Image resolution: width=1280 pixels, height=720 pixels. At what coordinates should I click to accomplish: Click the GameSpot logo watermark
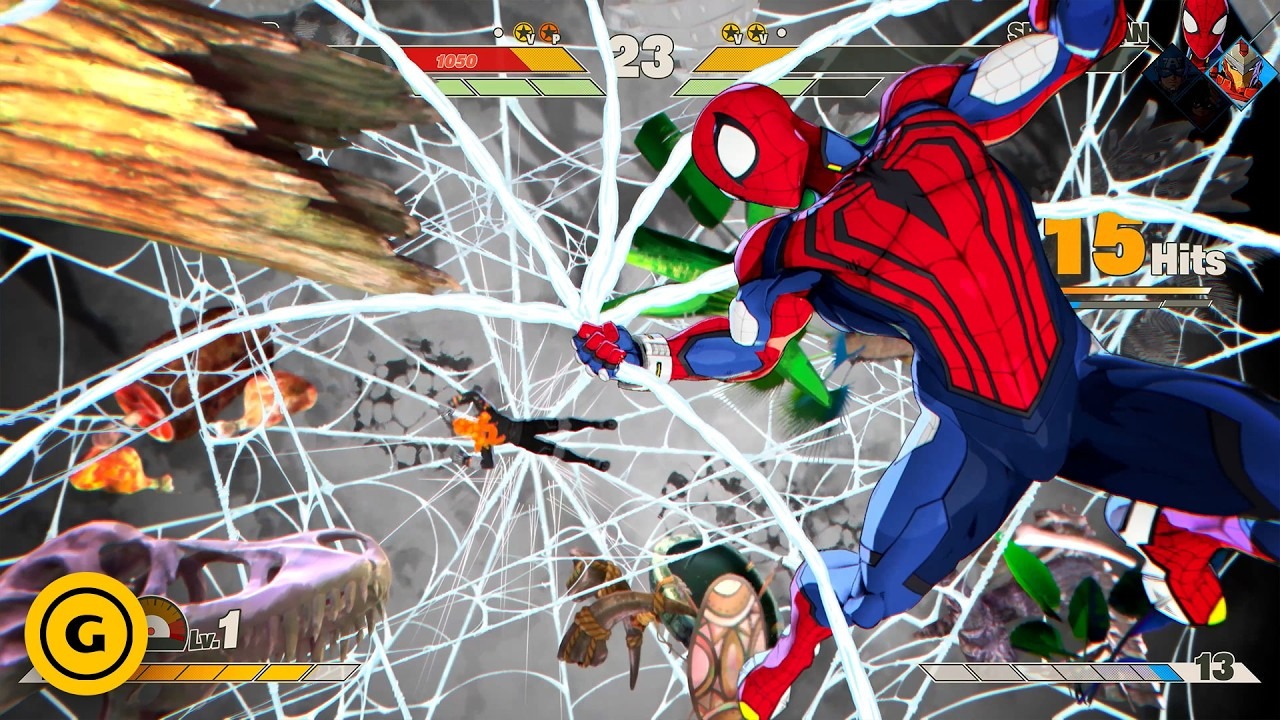point(86,633)
